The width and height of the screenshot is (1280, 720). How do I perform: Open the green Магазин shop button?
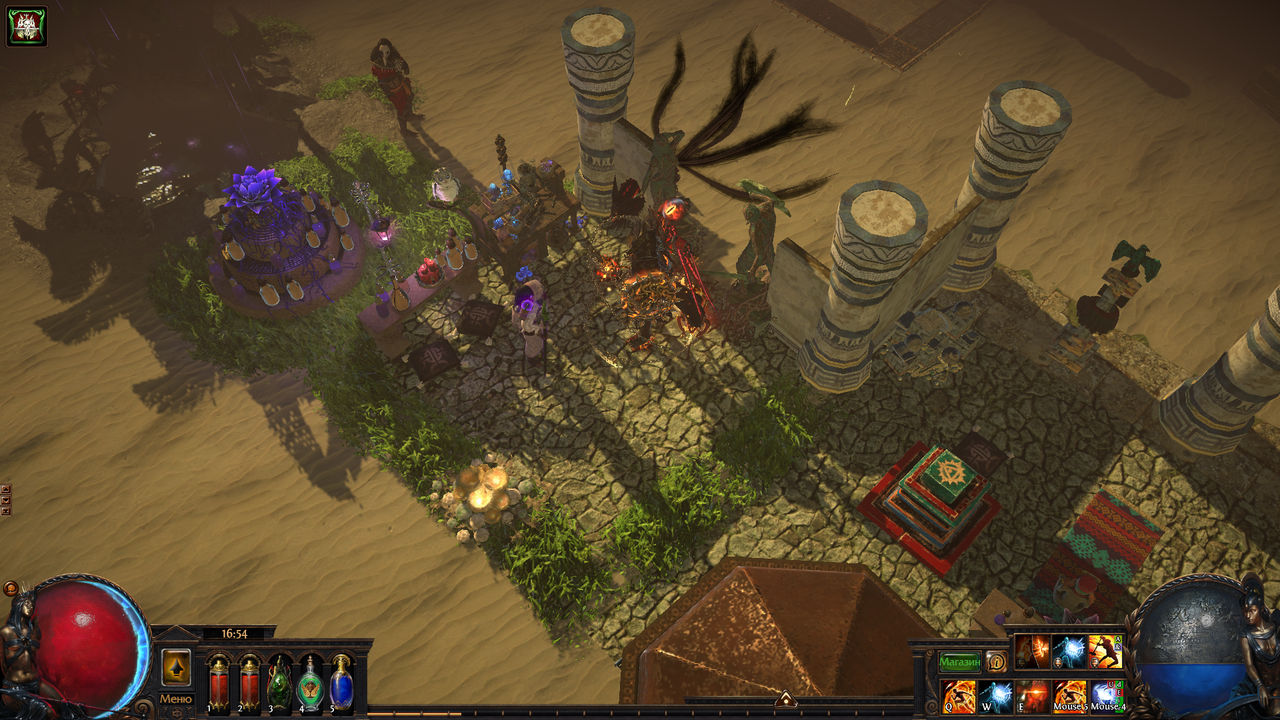(959, 662)
